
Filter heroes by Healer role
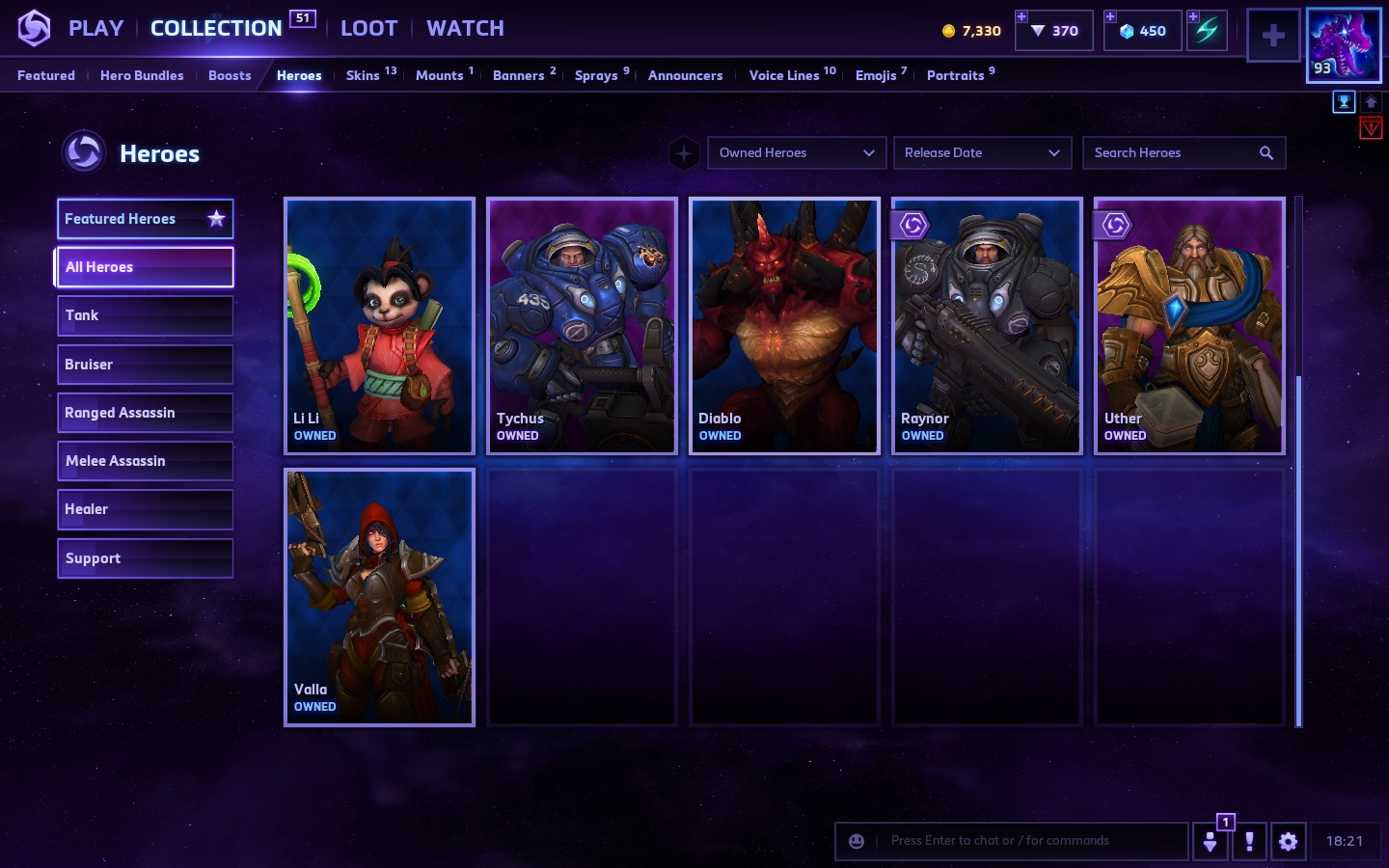(x=145, y=509)
